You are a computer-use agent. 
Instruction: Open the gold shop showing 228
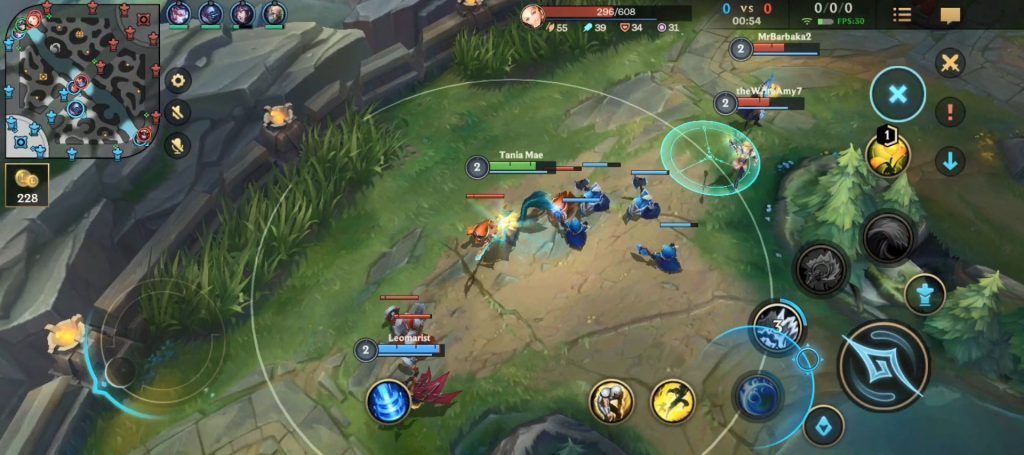click(x=26, y=185)
